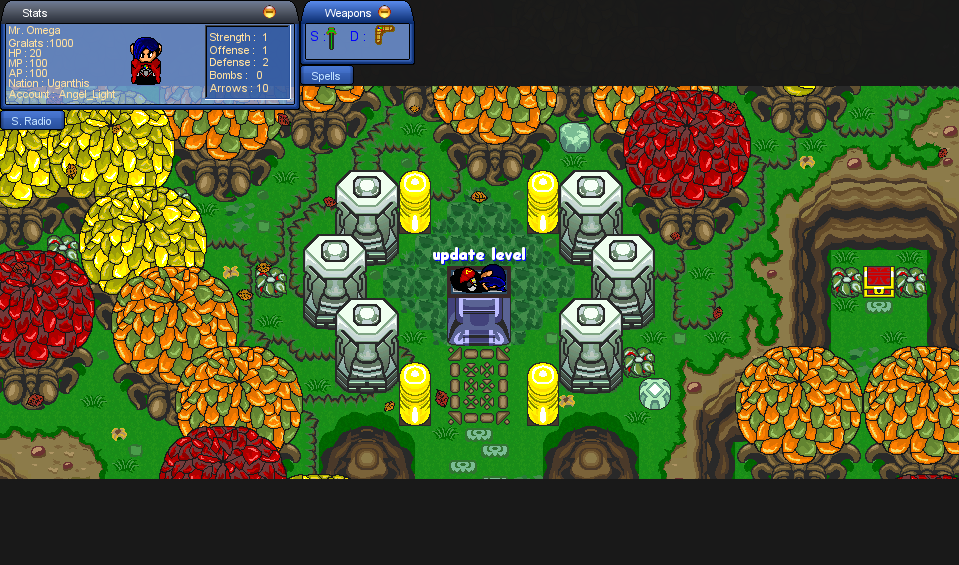Screen dimensions: 959x565
Task: Click the Weapons panel title
Action: click(347, 13)
